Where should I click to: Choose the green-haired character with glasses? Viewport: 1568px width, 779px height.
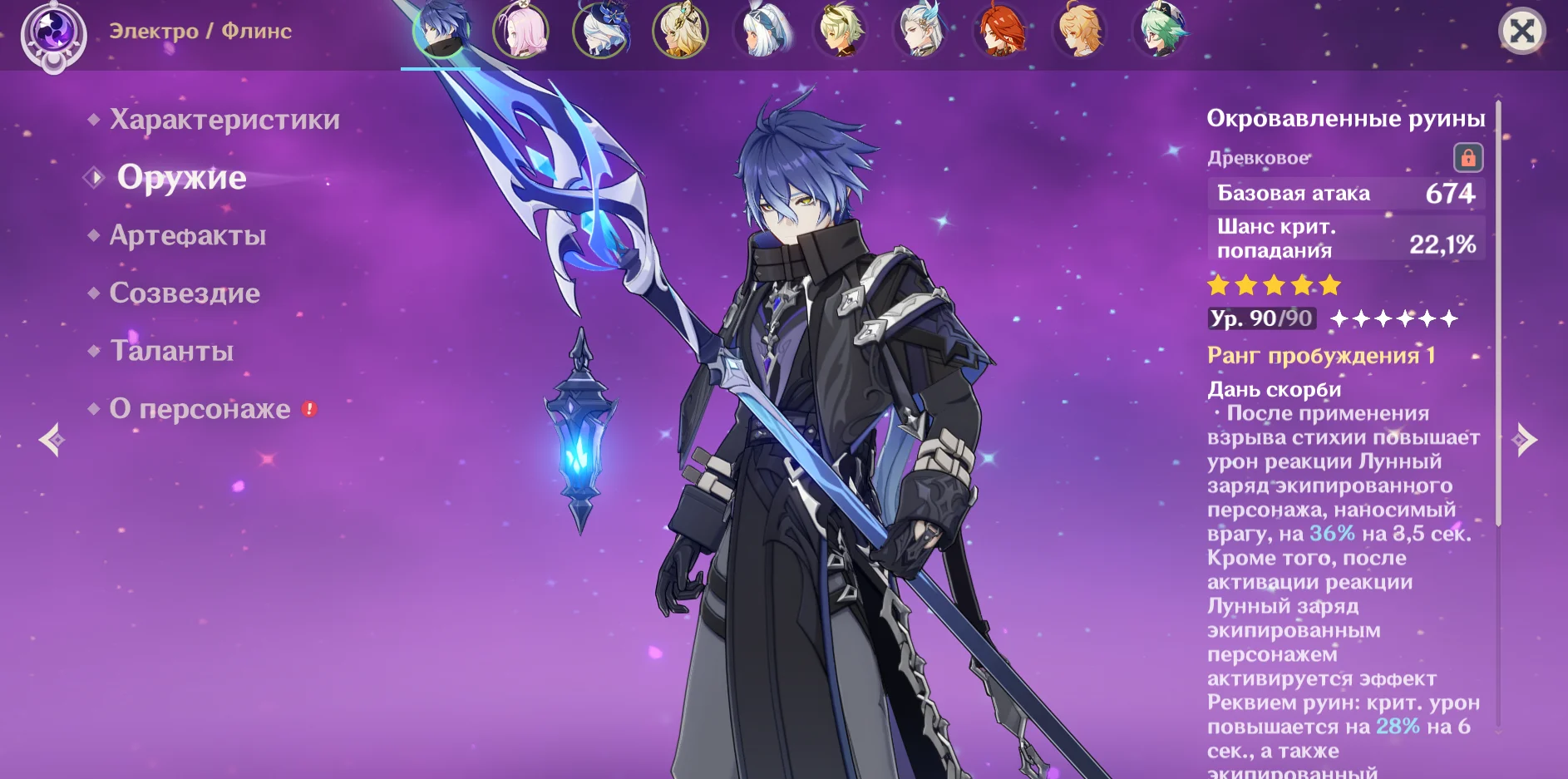tap(1160, 32)
